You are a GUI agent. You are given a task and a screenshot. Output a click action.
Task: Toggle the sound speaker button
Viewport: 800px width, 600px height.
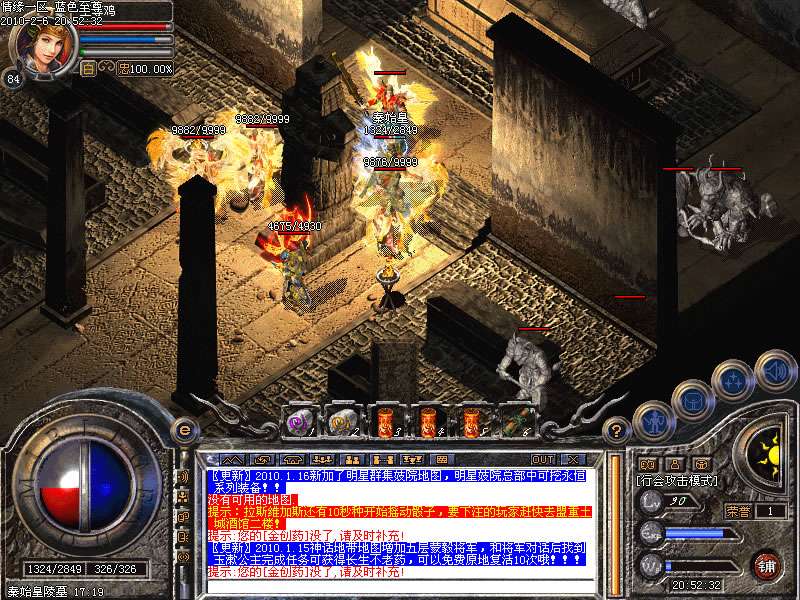(774, 369)
